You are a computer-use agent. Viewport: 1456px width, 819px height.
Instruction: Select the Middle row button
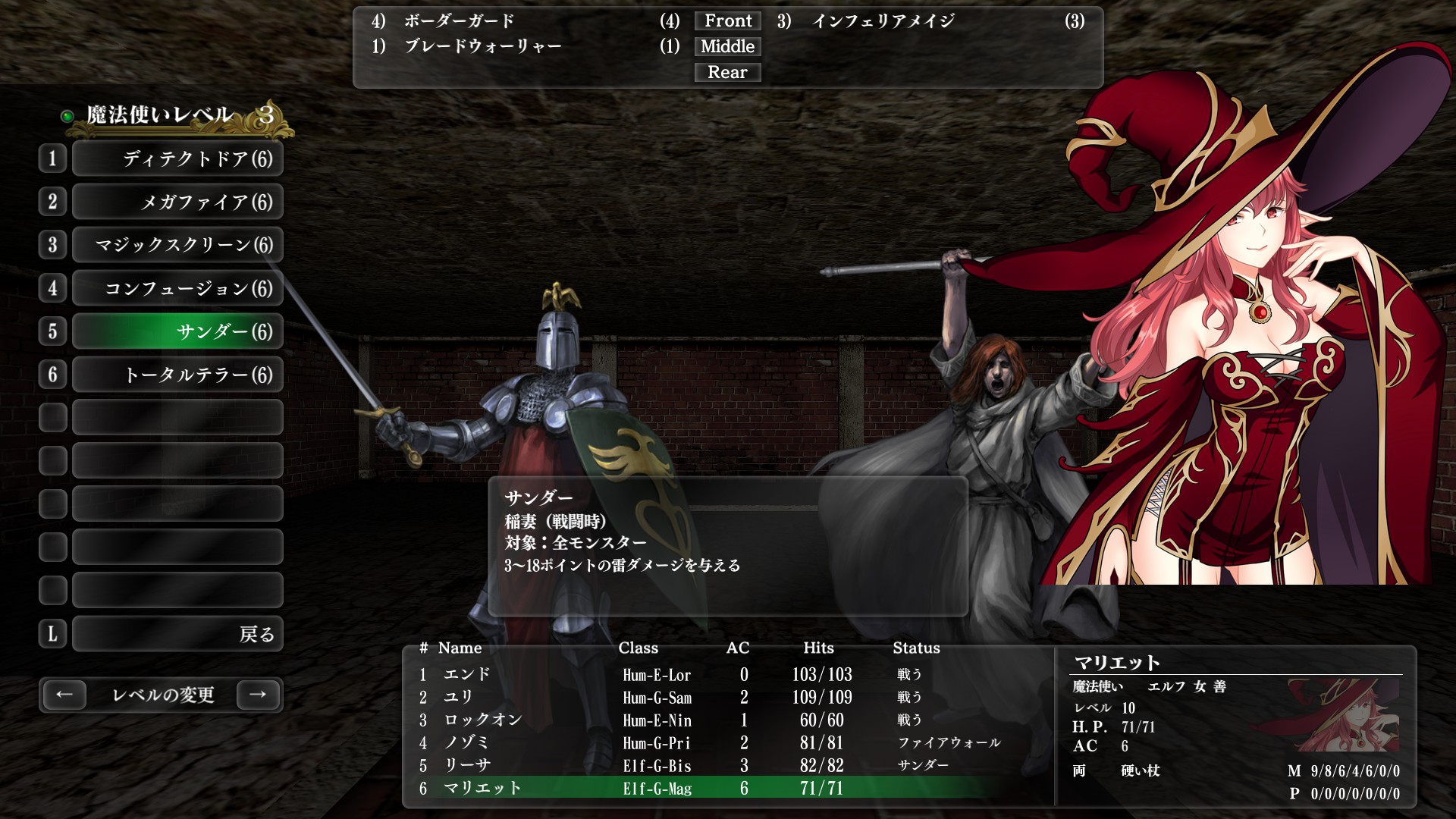727,47
